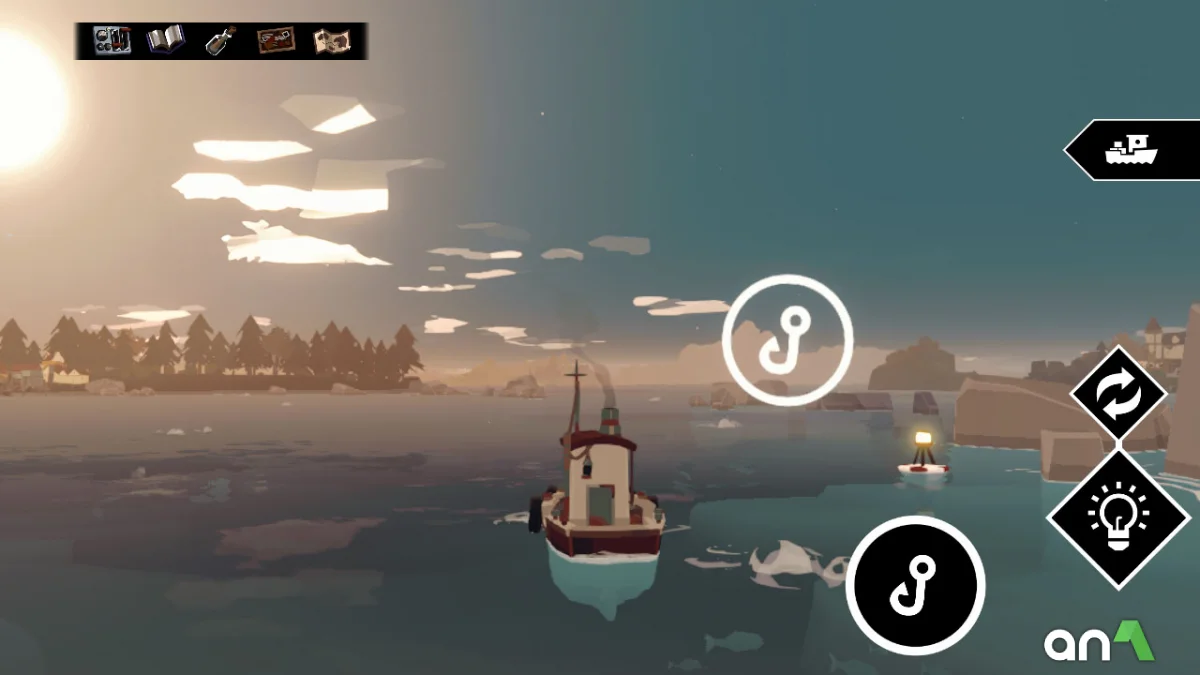
Task: Open the pursuits board icon
Action: (276, 40)
